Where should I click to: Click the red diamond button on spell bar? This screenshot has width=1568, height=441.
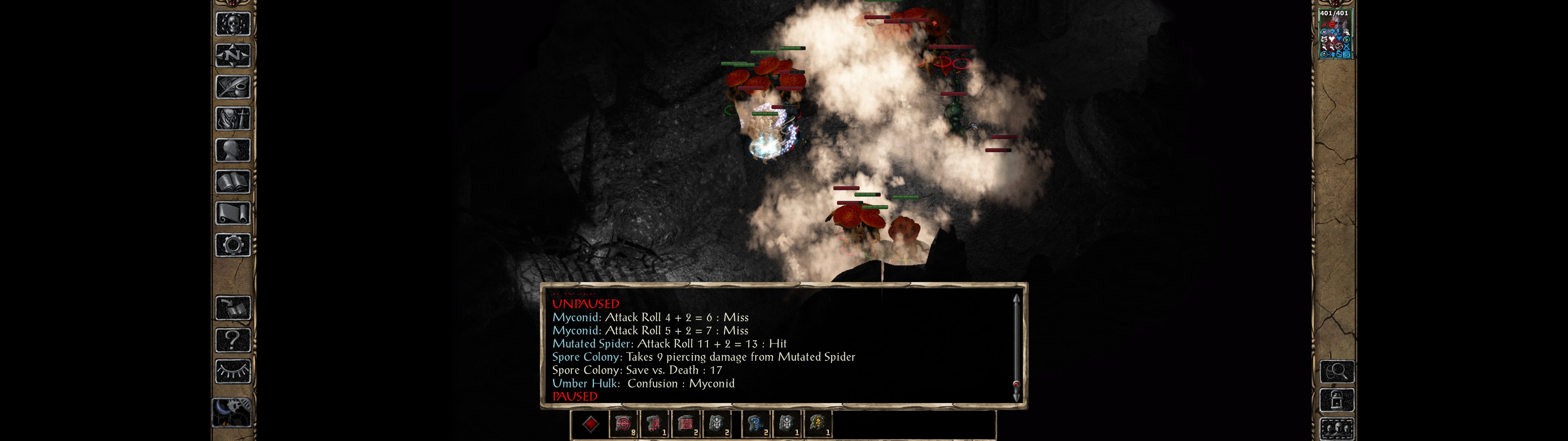coord(590,424)
